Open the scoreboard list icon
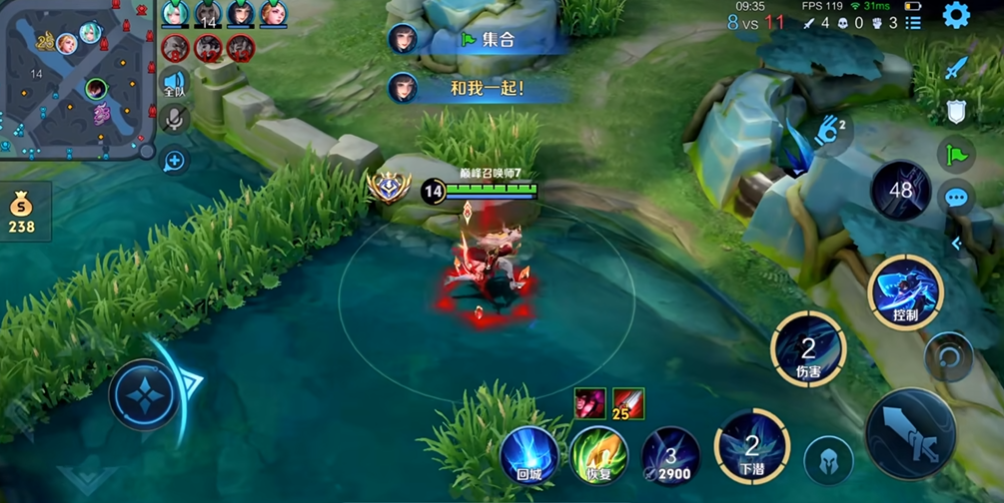Image resolution: width=1004 pixels, height=503 pixels. point(913,23)
